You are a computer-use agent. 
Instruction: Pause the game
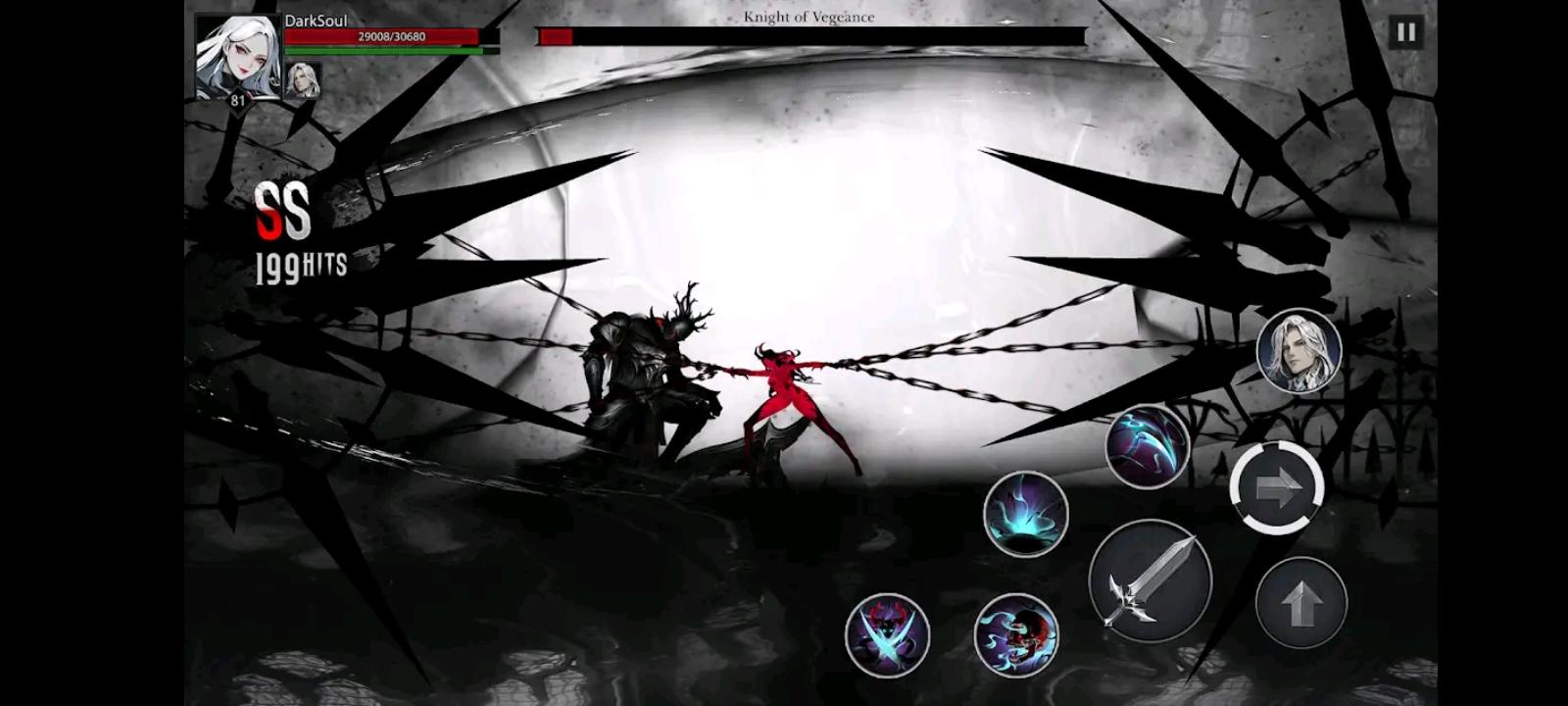click(x=1406, y=33)
